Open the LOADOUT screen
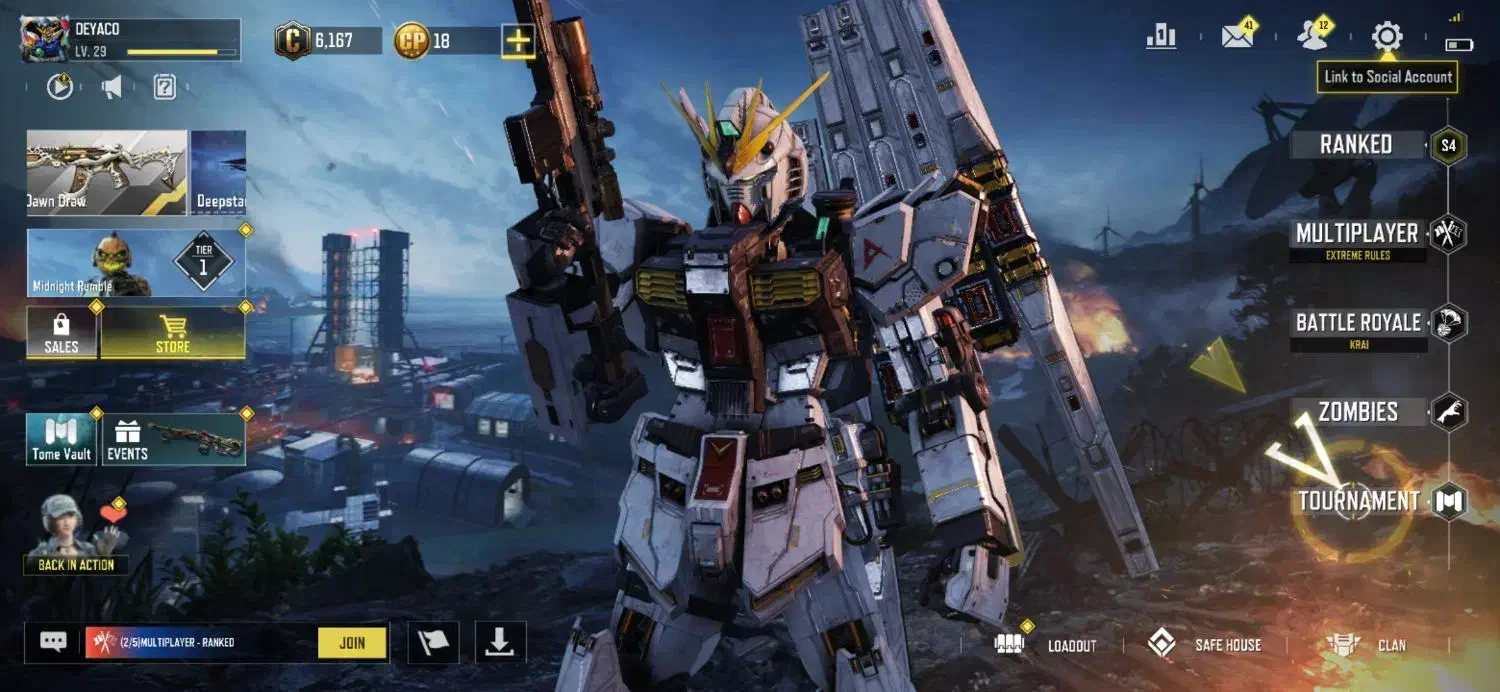 click(x=1048, y=645)
